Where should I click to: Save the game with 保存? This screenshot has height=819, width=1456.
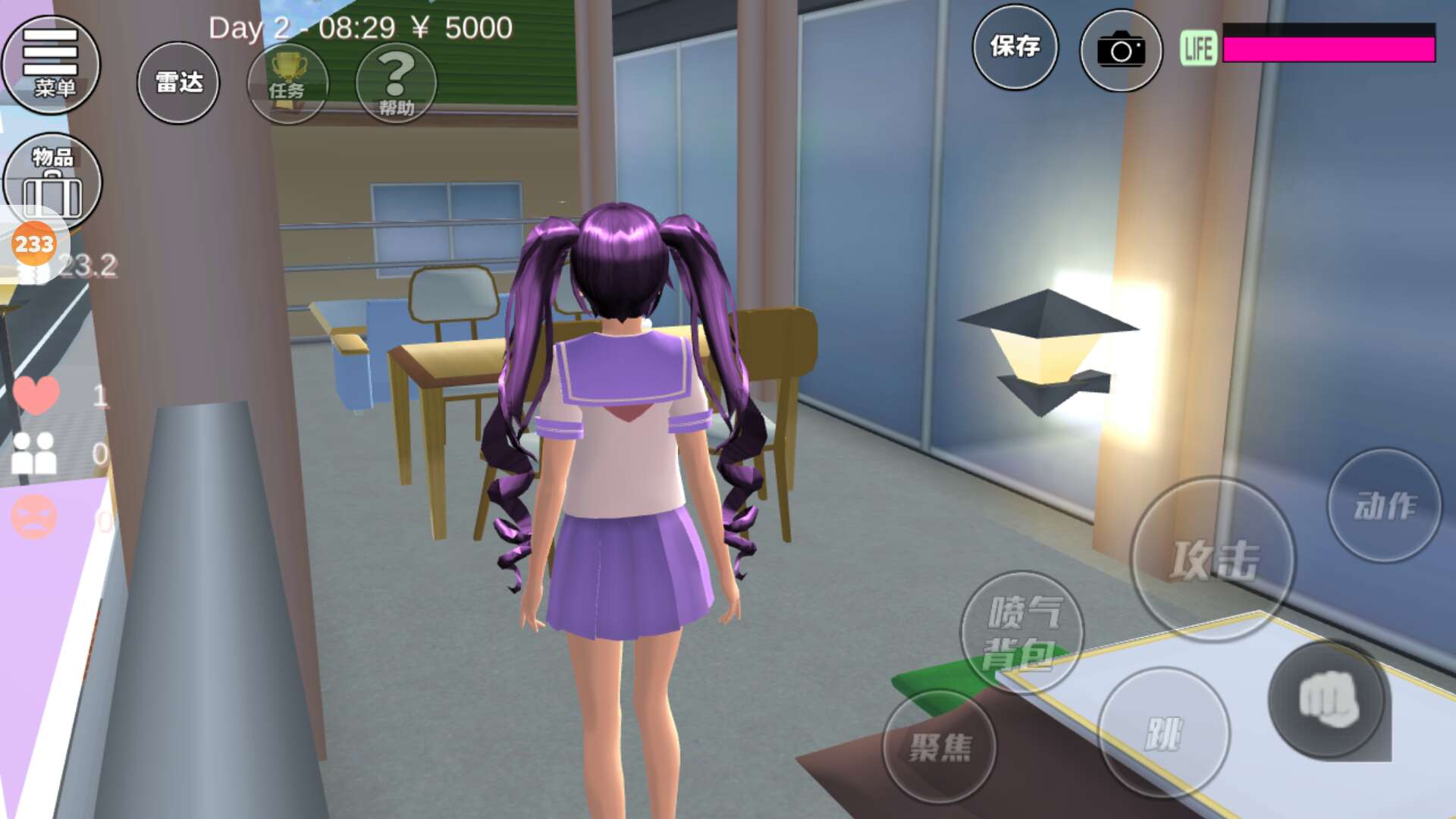(1015, 47)
